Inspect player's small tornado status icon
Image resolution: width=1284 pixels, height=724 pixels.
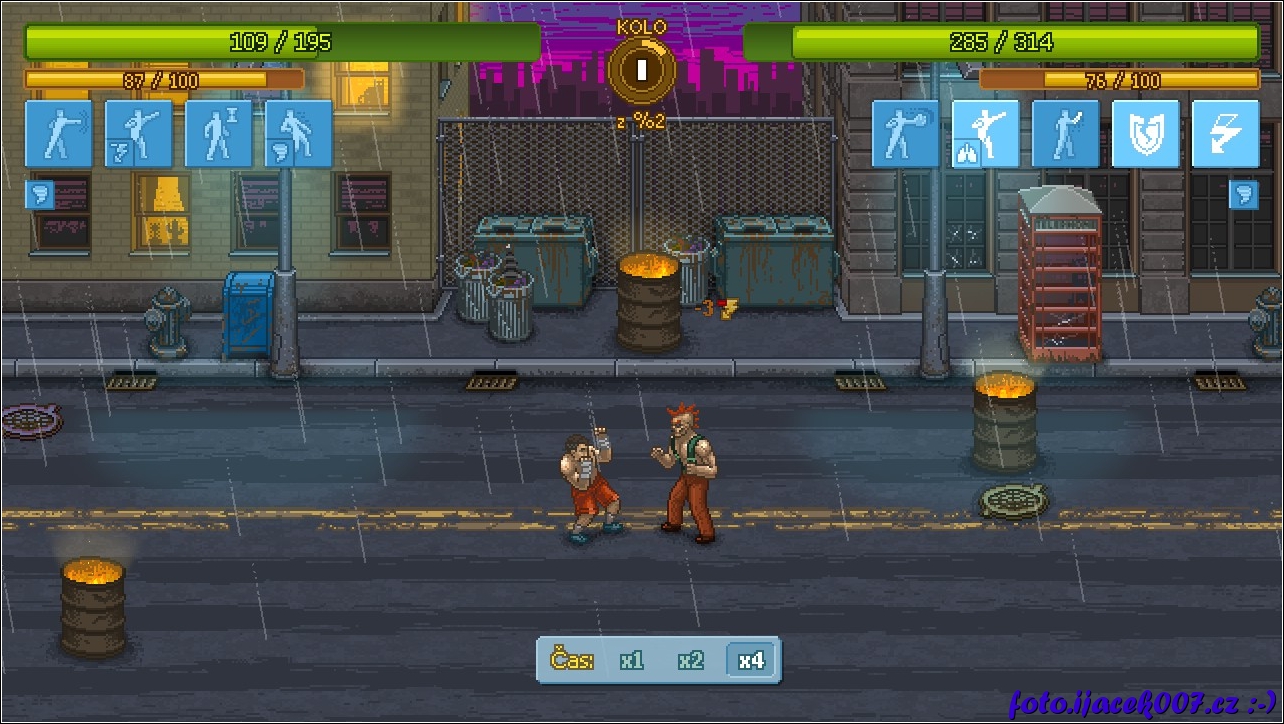point(40,194)
